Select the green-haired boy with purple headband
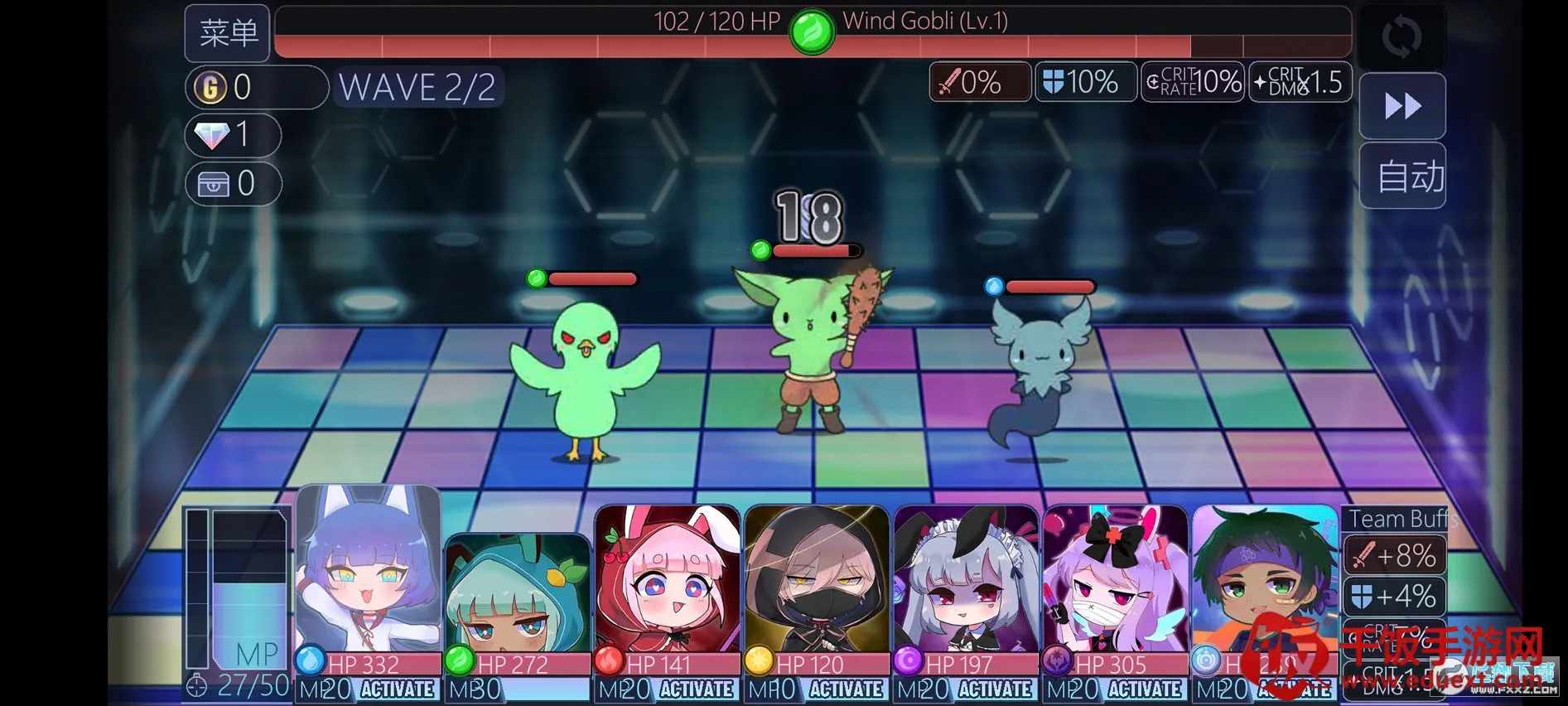The height and width of the screenshot is (706, 1568). tap(1263, 580)
